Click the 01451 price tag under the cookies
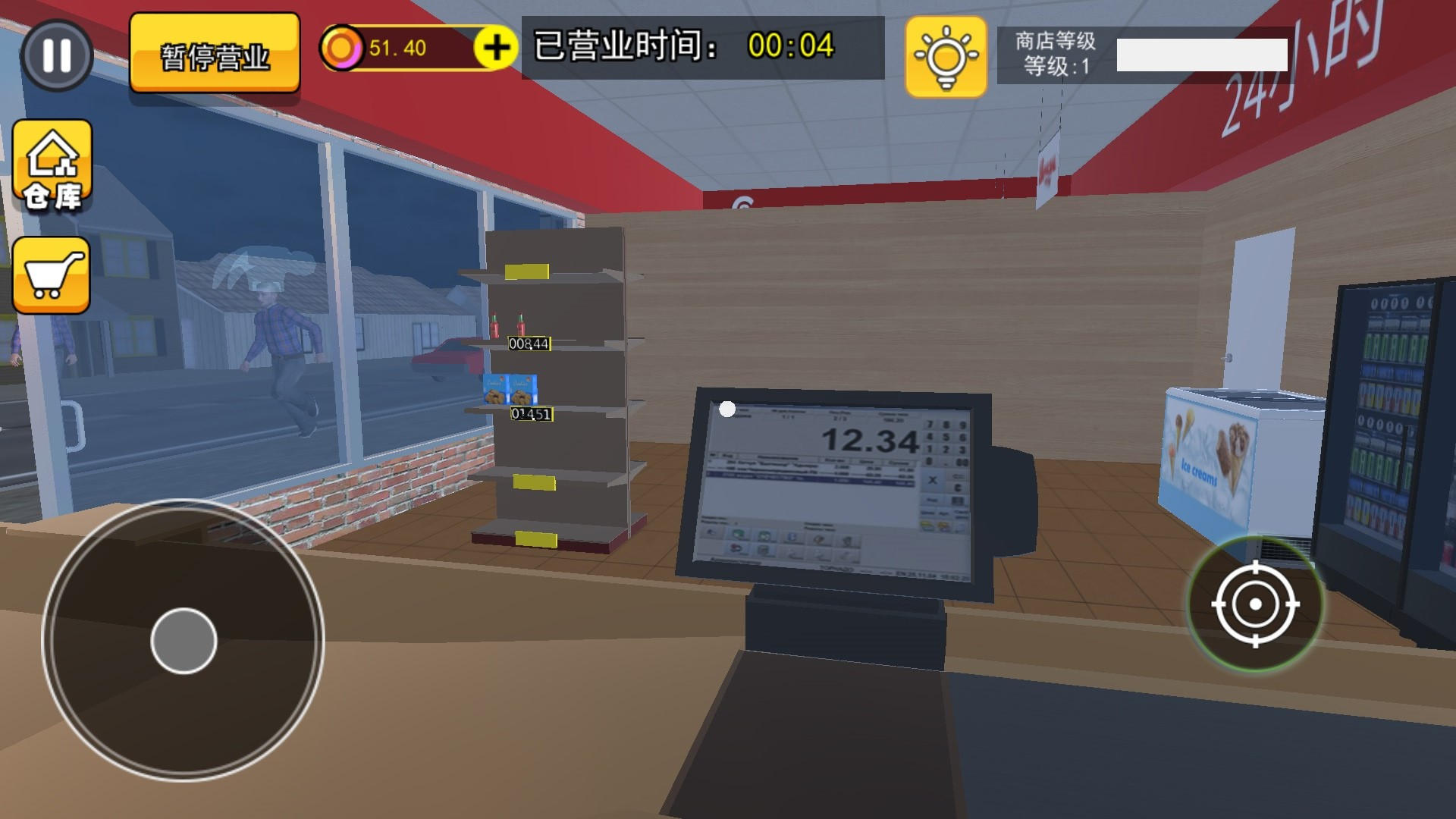 531,413
